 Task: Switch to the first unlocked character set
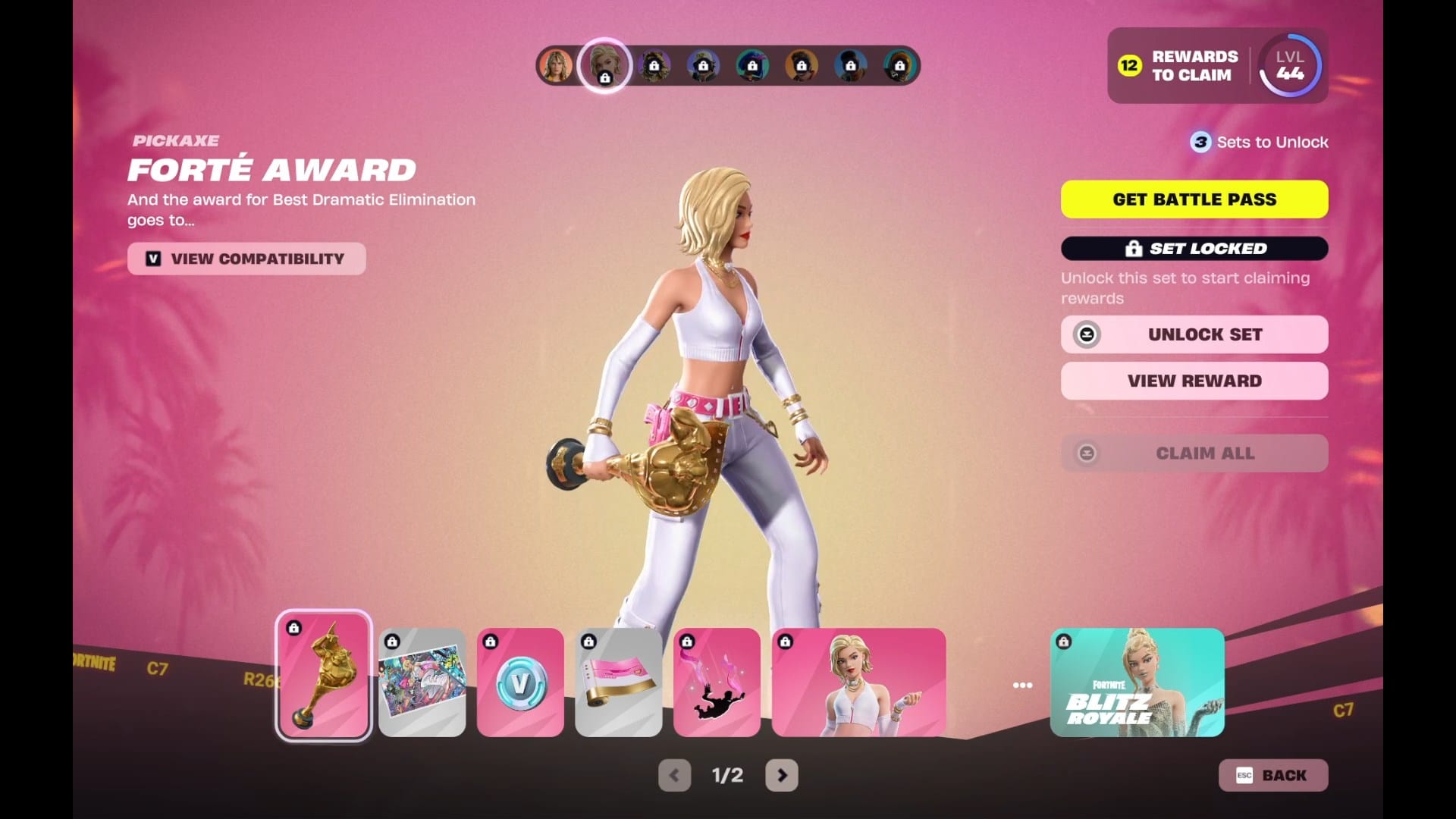(x=556, y=65)
